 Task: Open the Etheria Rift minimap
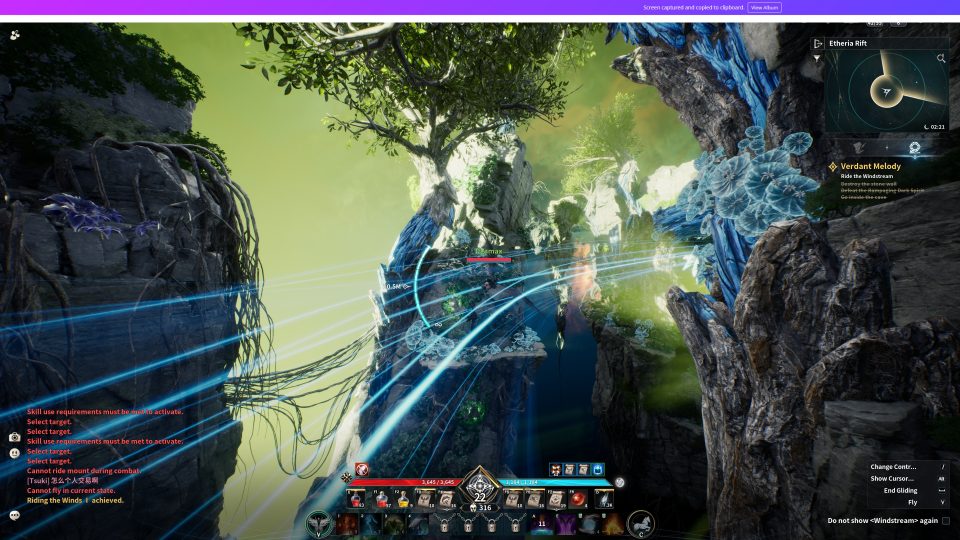click(x=885, y=93)
